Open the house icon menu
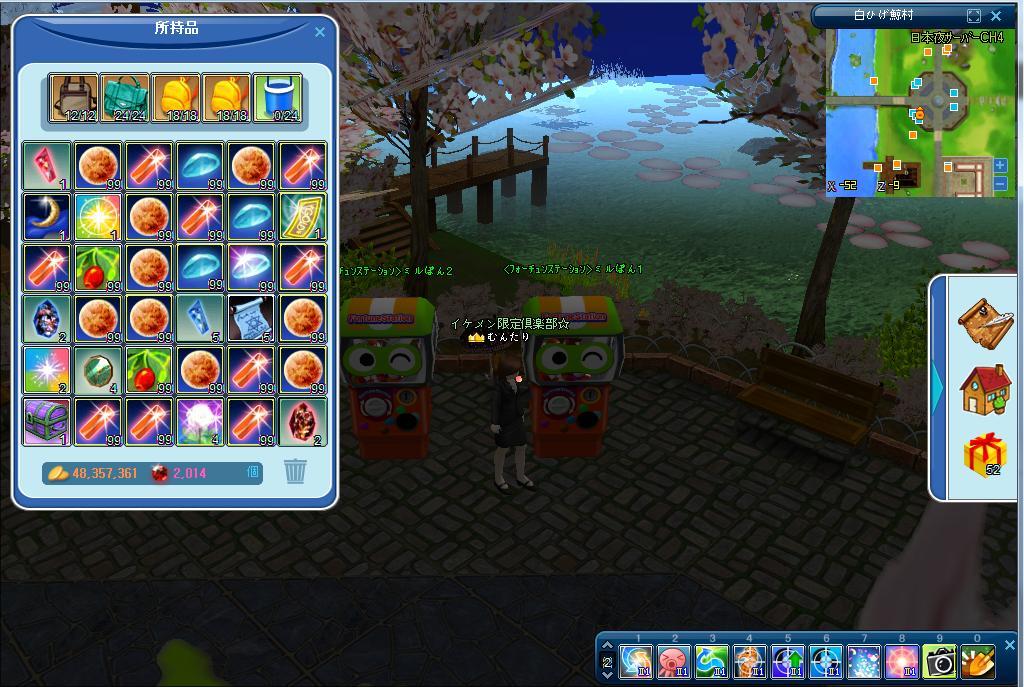This screenshot has height=687, width=1024. pyautogui.click(x=985, y=389)
